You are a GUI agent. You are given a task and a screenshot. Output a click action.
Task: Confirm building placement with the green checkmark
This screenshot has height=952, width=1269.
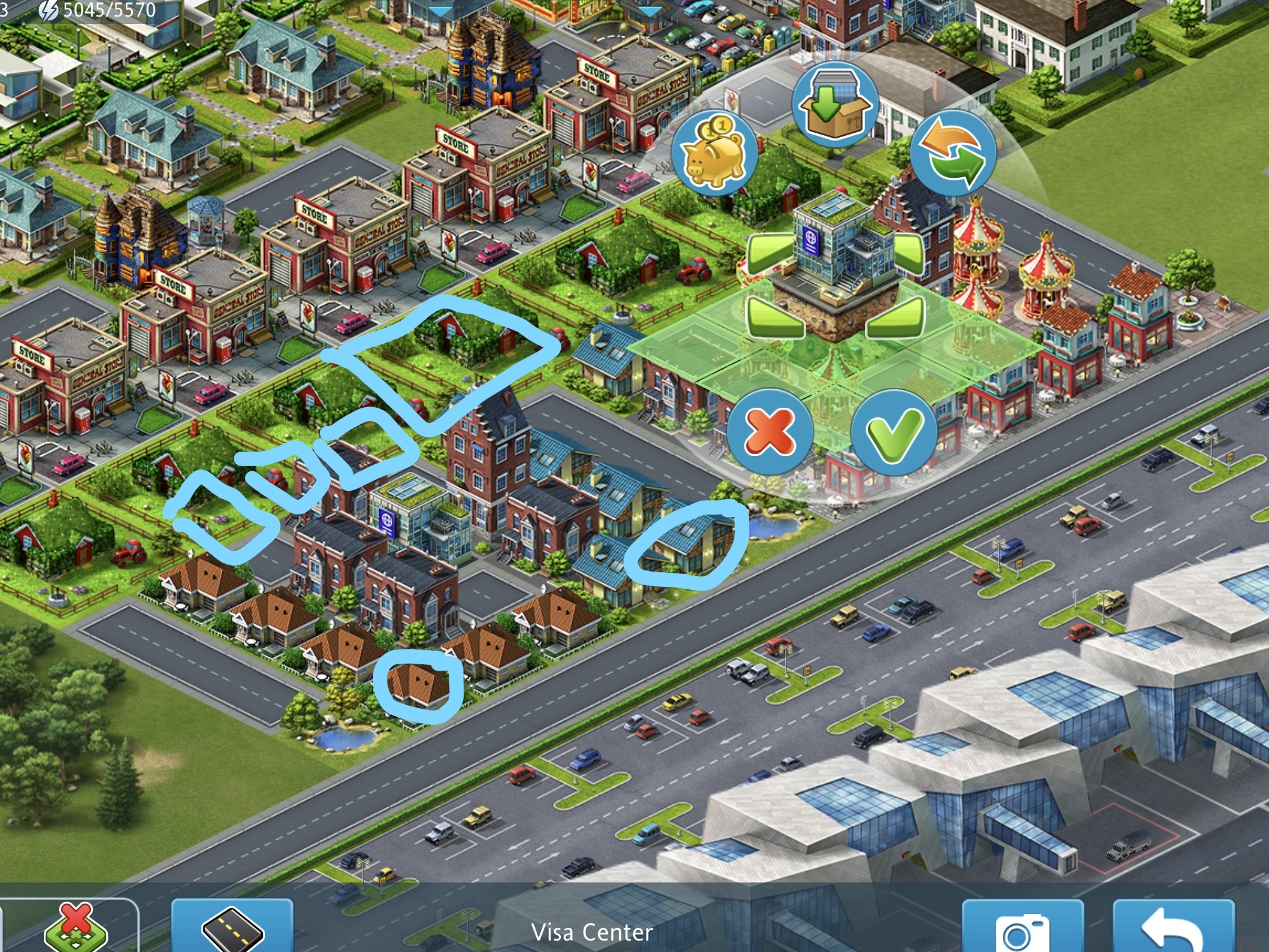tap(894, 432)
